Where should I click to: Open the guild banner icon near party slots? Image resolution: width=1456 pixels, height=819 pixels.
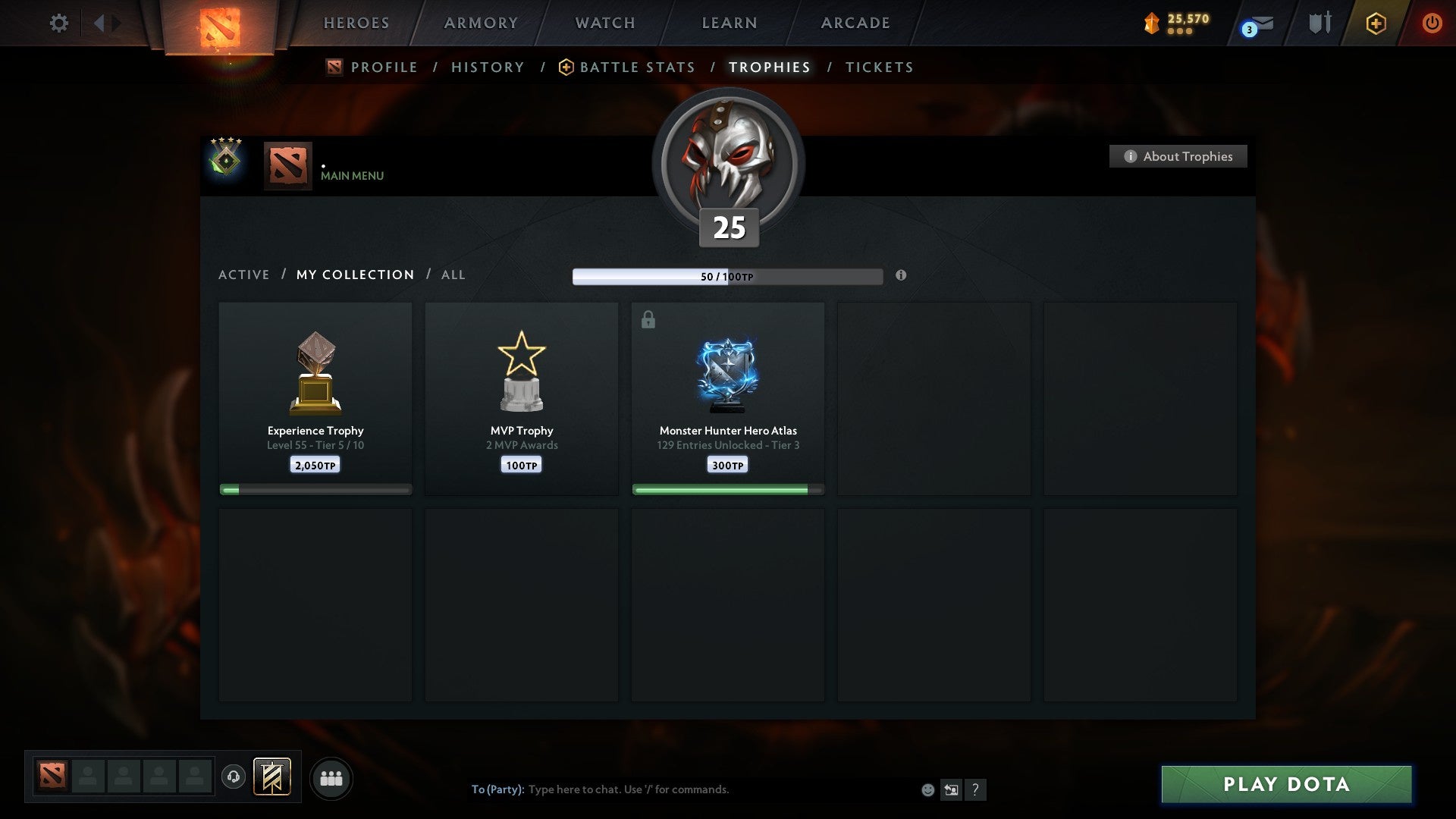[271, 777]
